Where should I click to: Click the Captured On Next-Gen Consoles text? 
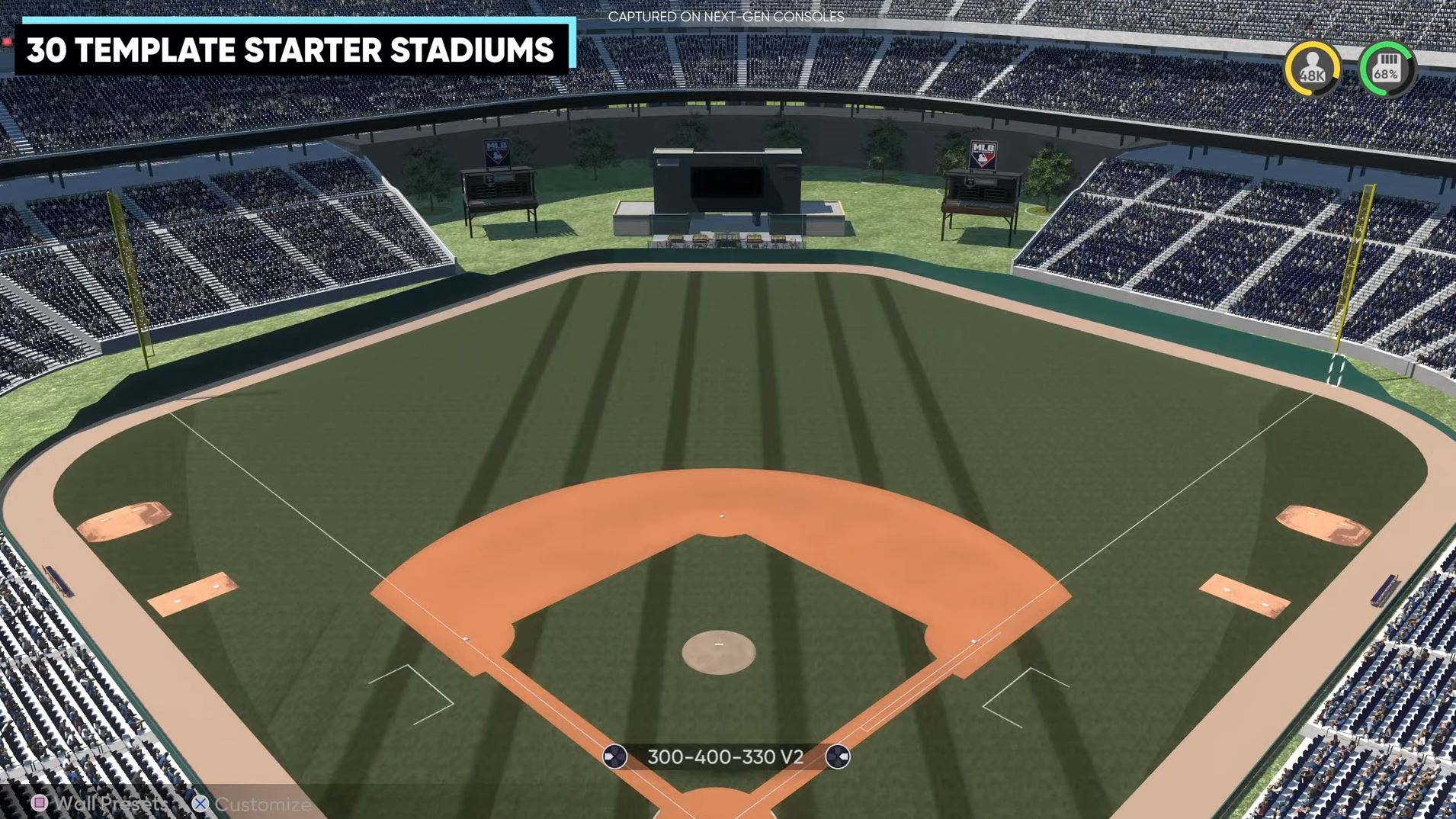[726, 16]
